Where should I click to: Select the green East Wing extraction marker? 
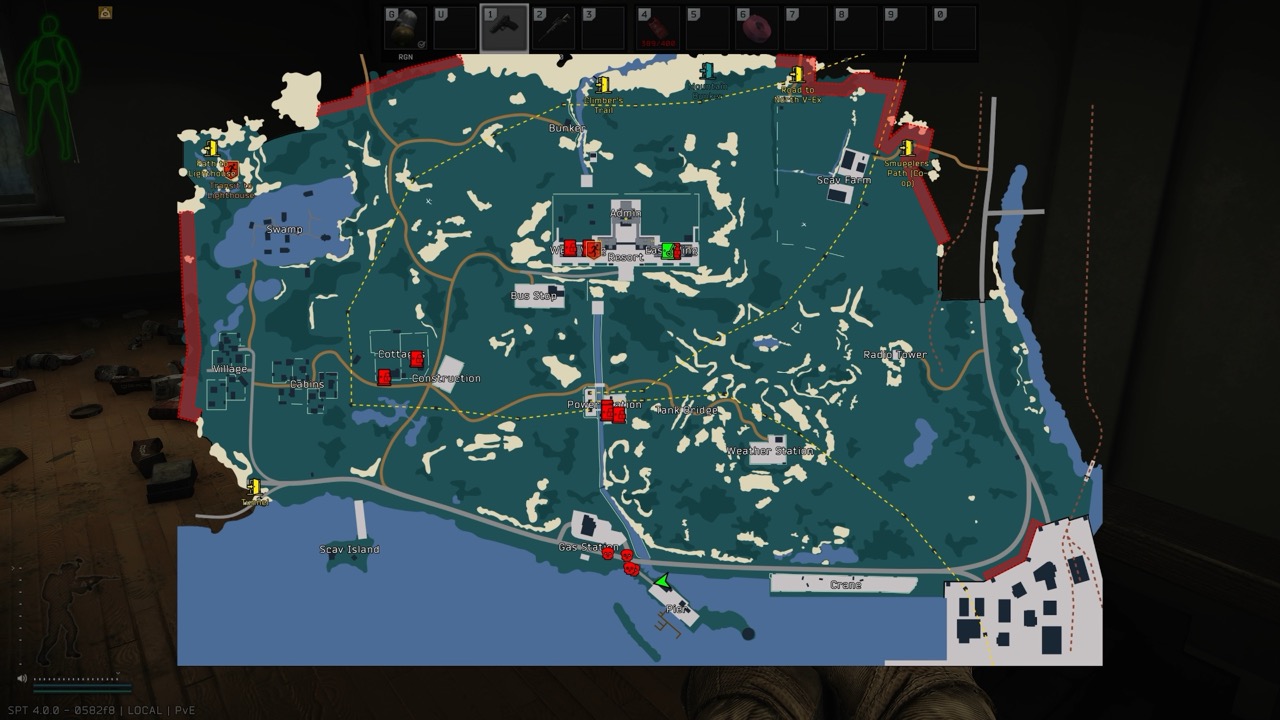click(668, 251)
